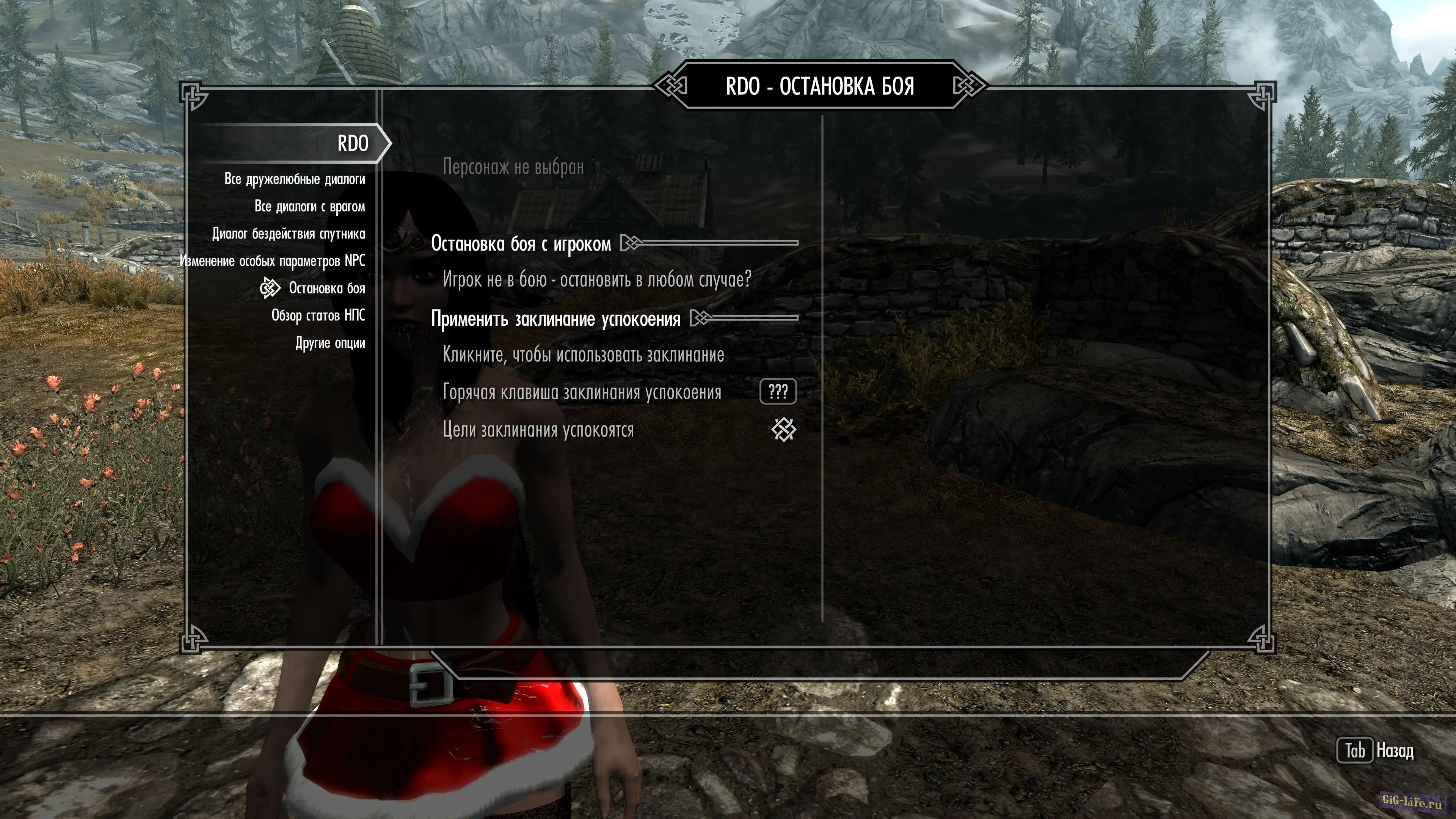The height and width of the screenshot is (819, 1456).
Task: Set the calm spell hotkey ??? box
Action: click(778, 392)
